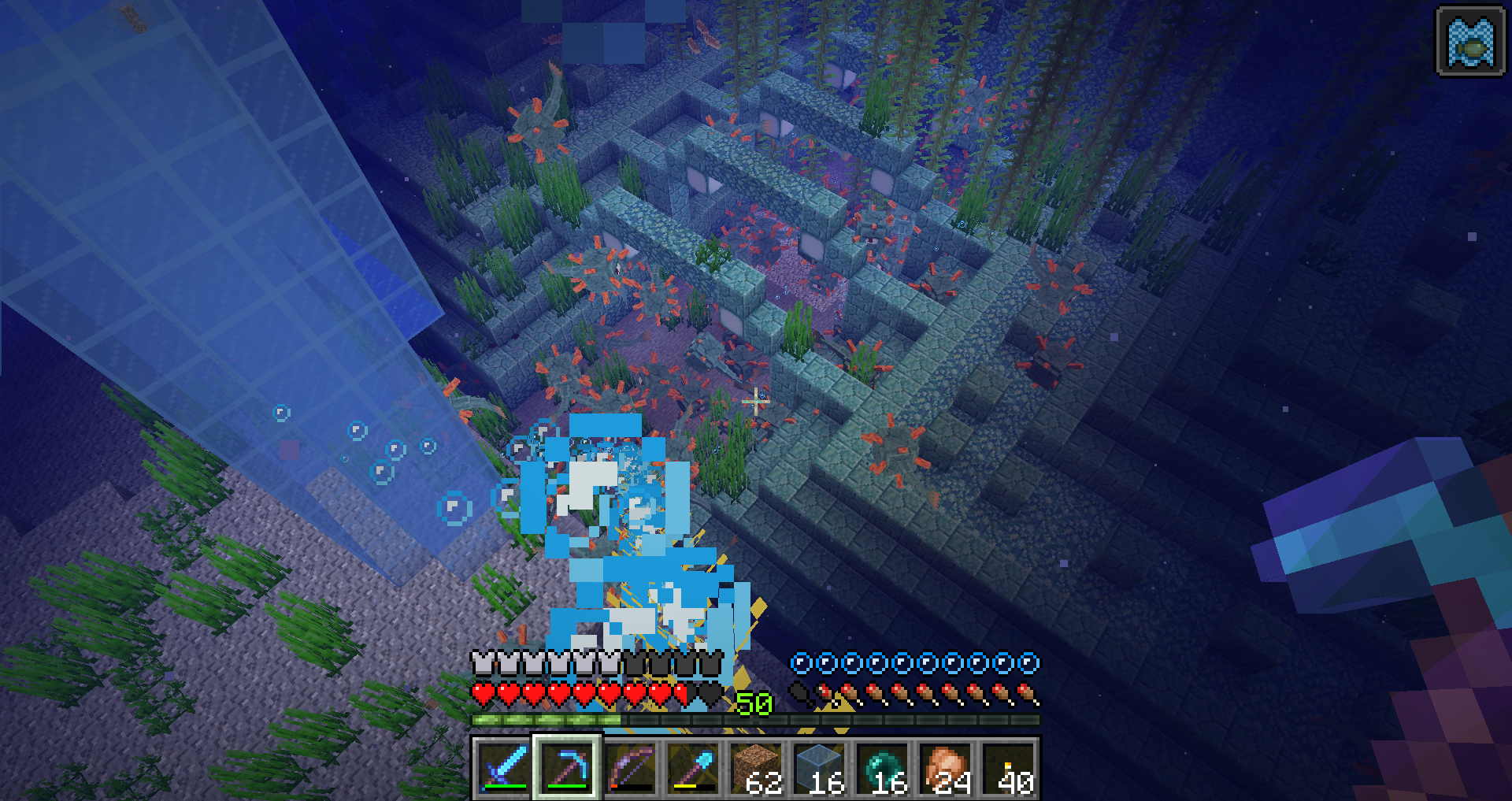Switch to the bow hotbar slot

pos(630,767)
